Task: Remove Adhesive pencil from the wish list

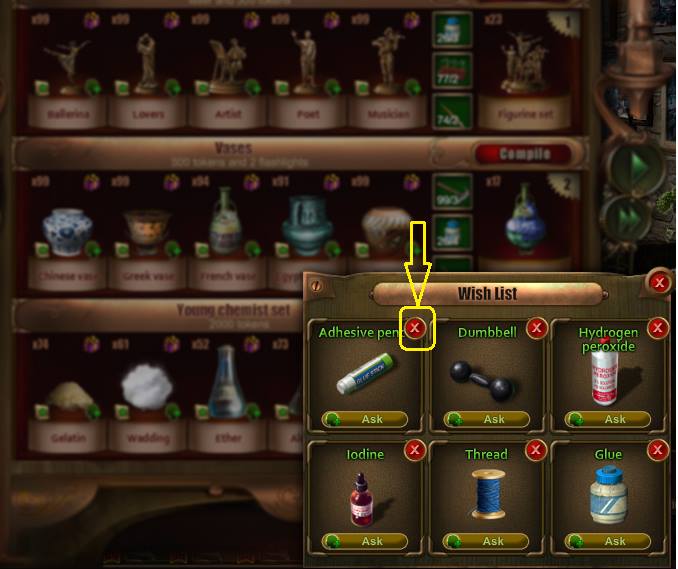Action: point(416,327)
